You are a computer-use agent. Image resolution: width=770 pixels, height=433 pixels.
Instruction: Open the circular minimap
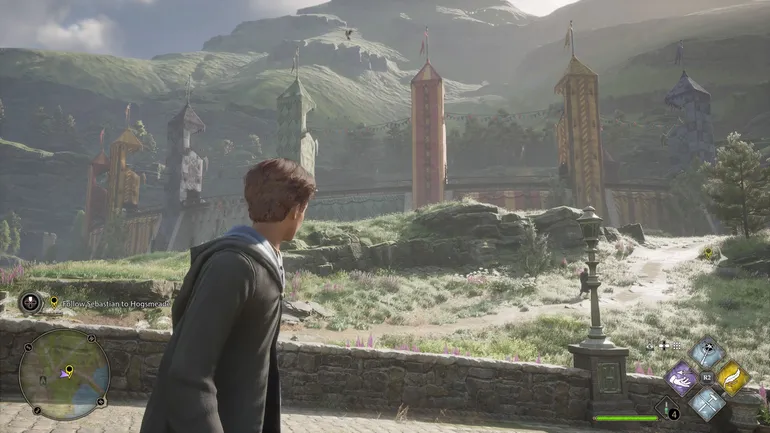click(64, 375)
